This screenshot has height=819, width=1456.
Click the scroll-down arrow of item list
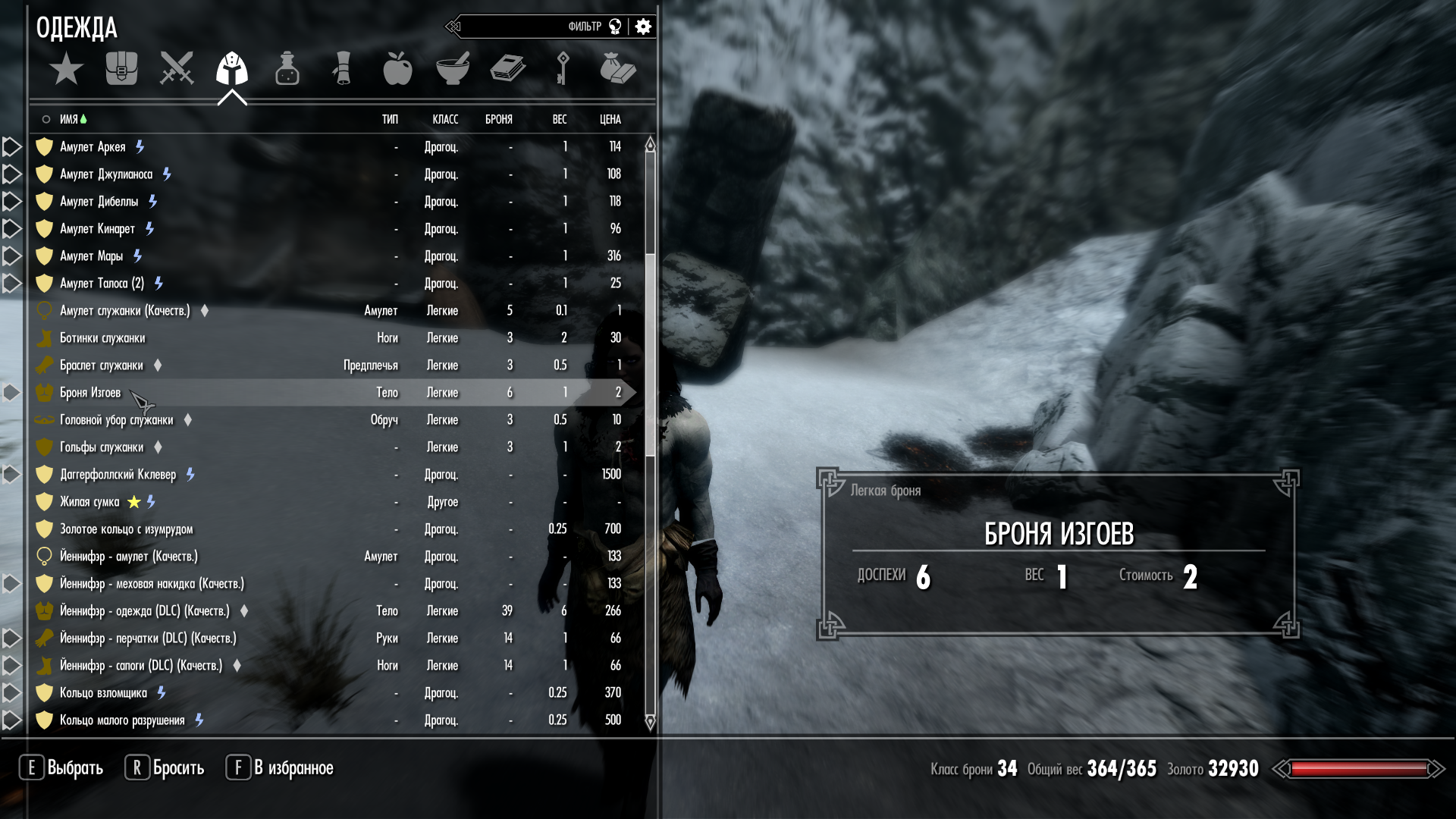click(x=650, y=722)
